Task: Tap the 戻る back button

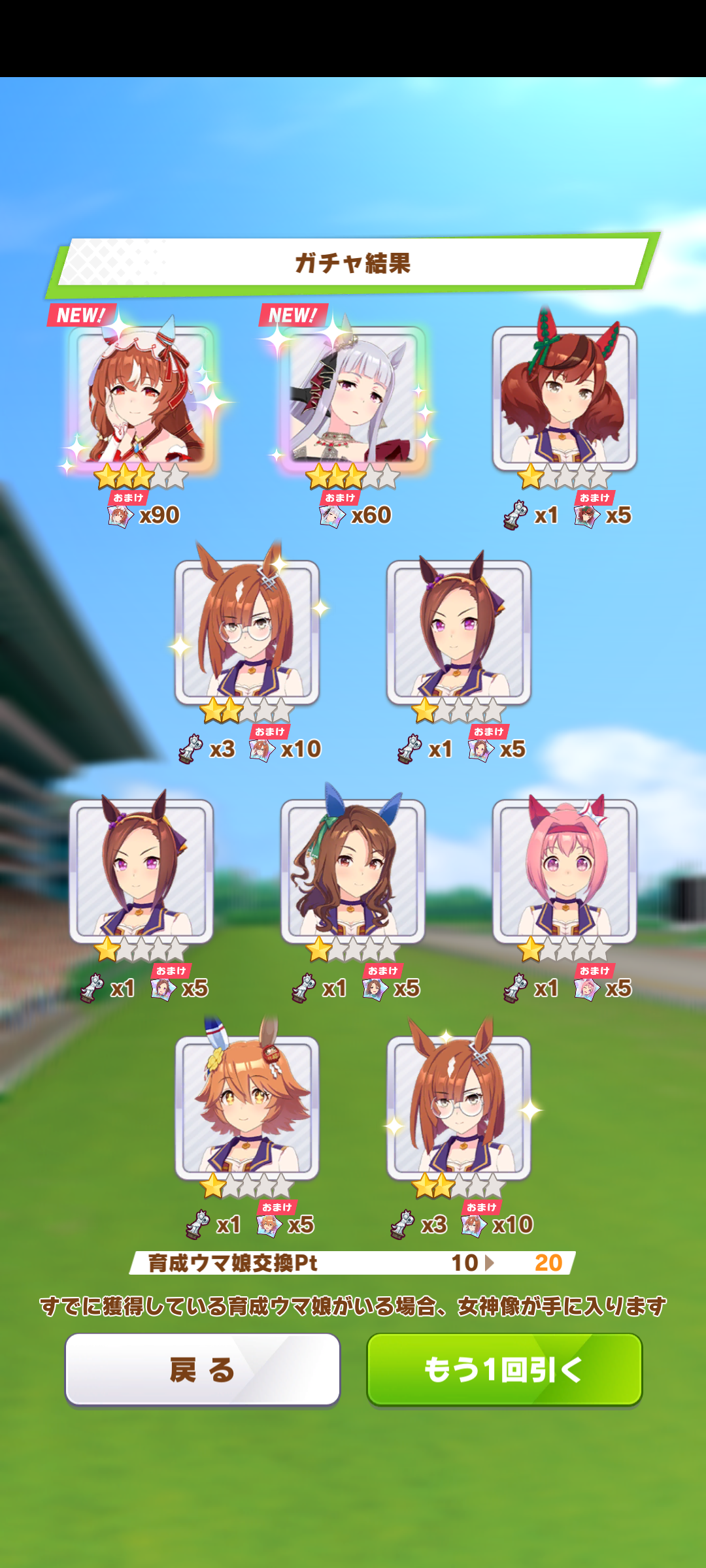Action: tap(203, 1369)
